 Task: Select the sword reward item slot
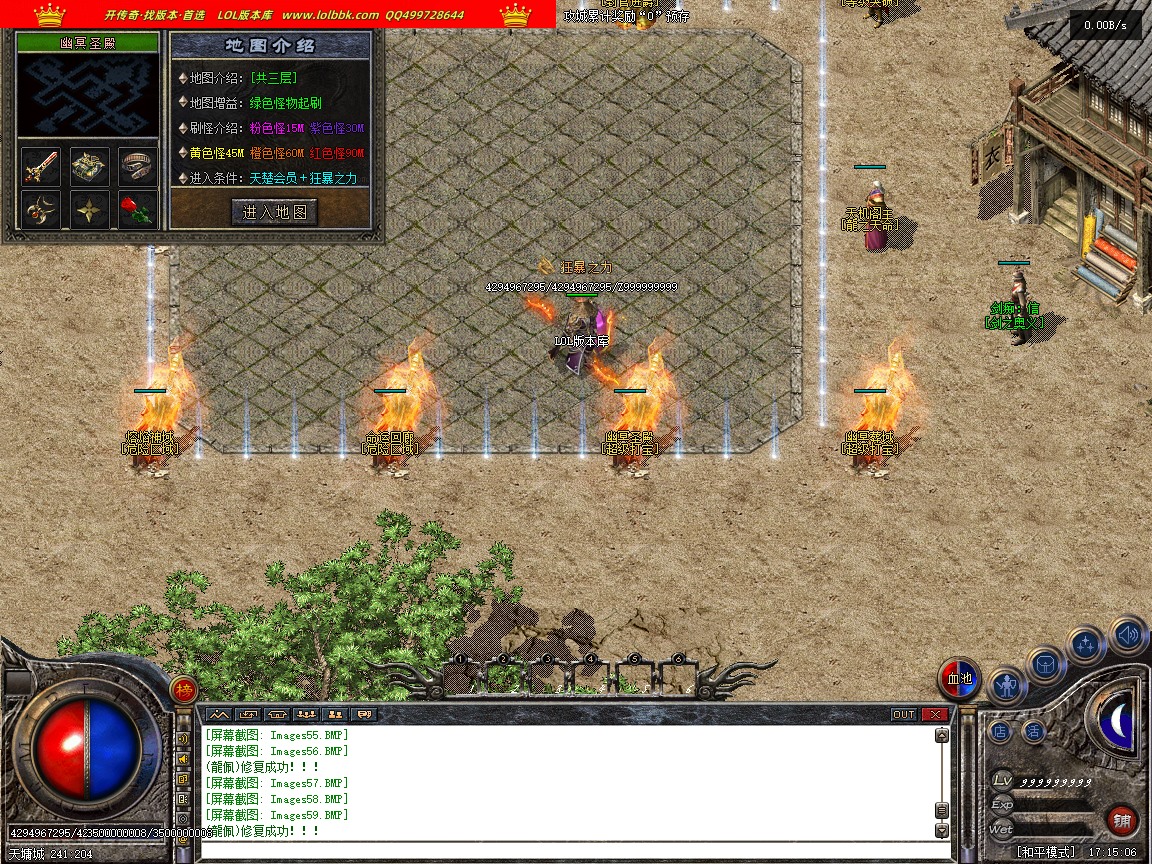click(x=42, y=167)
